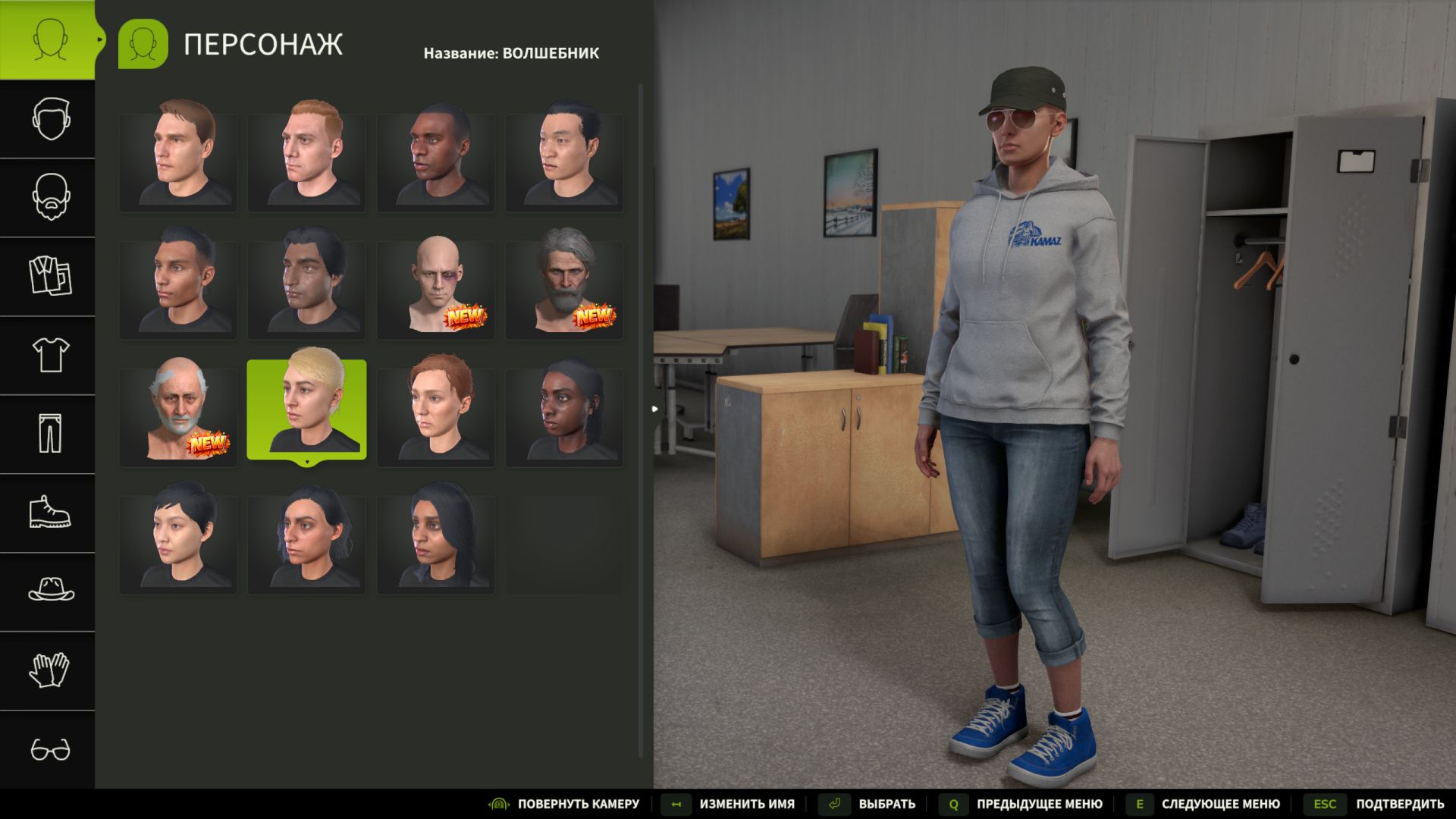Collapse the face selection panel arrow

point(654,408)
